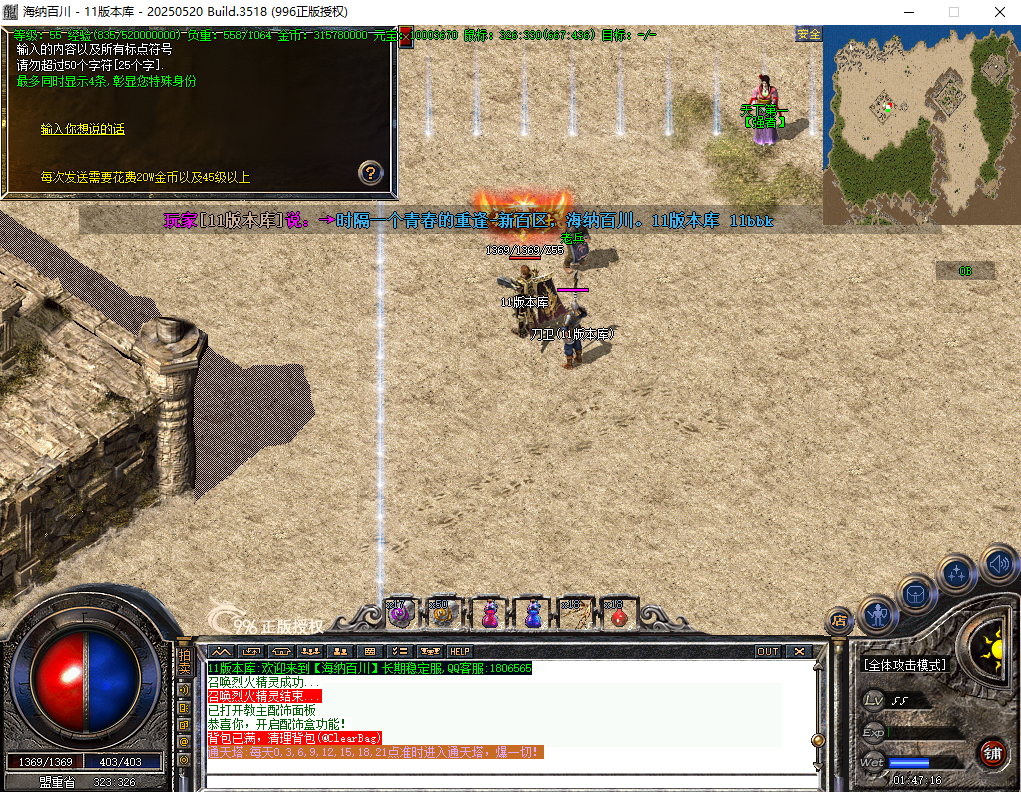Open the red 铺 stall button
Viewport: 1021px width, 792px height.
point(992,751)
